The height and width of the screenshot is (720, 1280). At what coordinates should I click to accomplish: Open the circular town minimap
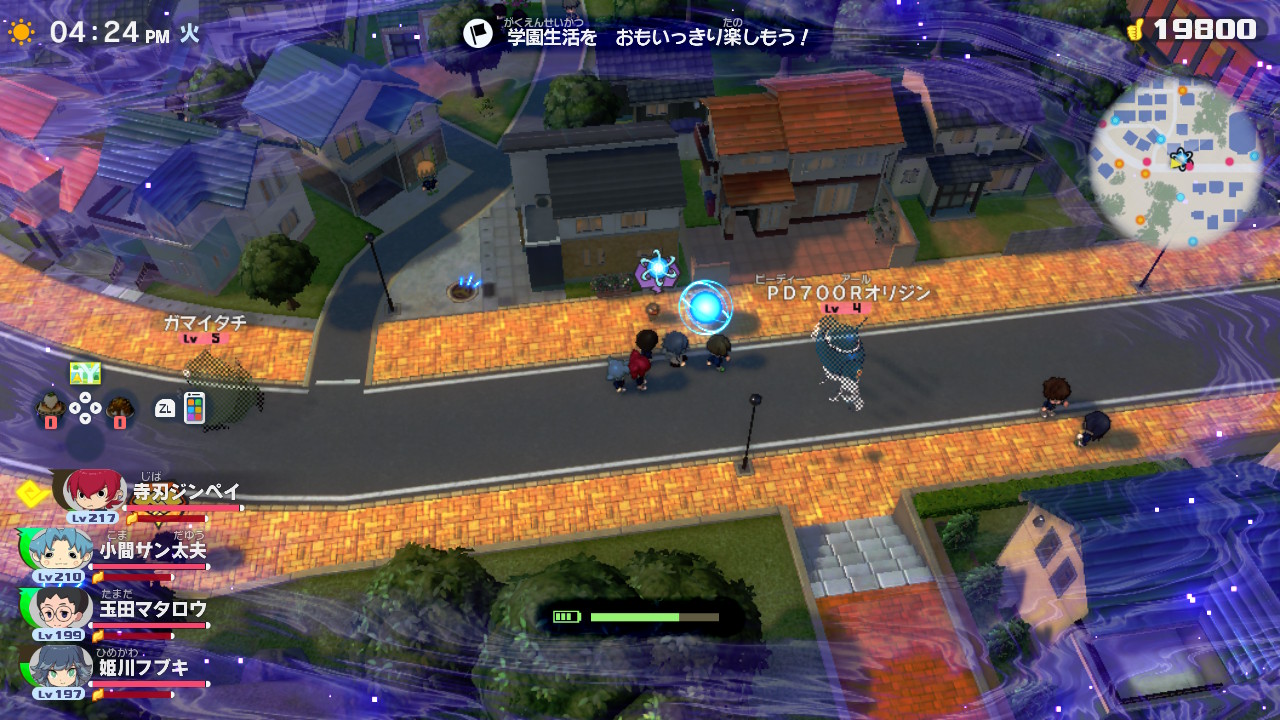[x=1175, y=162]
